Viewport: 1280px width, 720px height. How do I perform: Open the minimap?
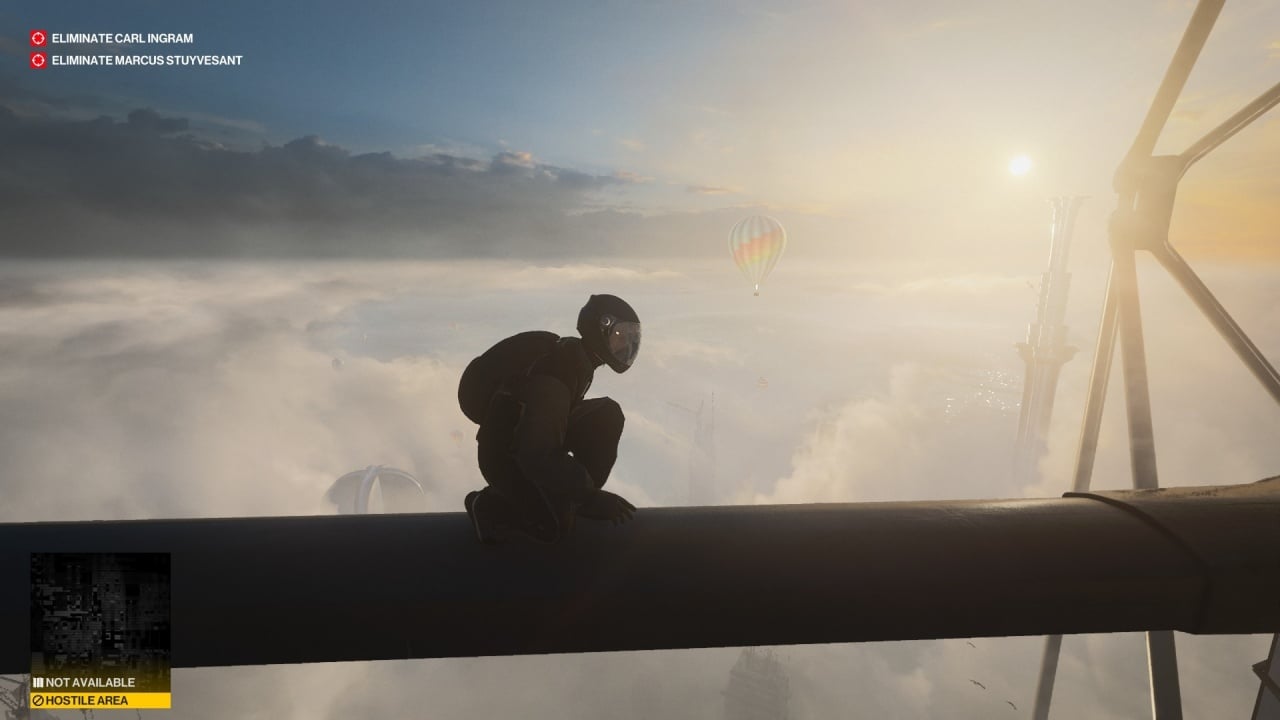[100, 612]
